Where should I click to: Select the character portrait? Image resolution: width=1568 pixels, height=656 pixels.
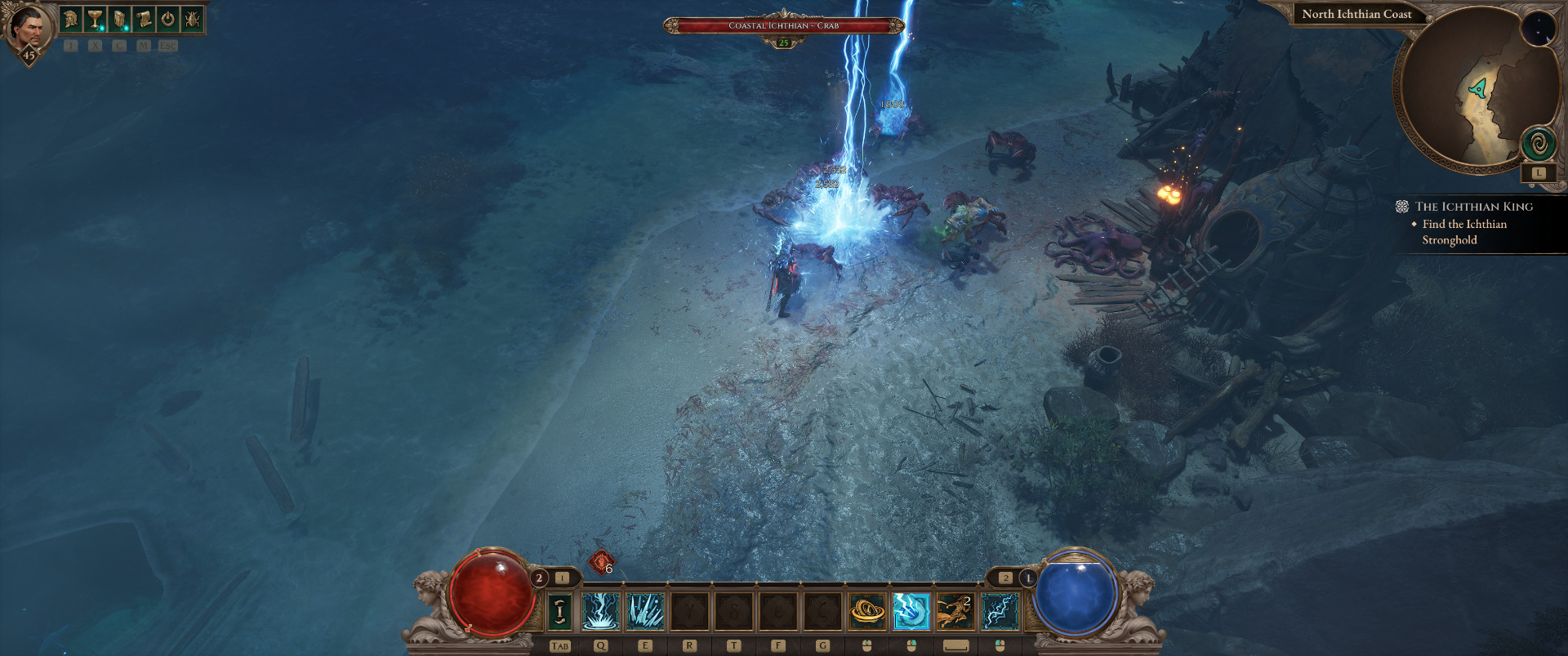coord(29,29)
